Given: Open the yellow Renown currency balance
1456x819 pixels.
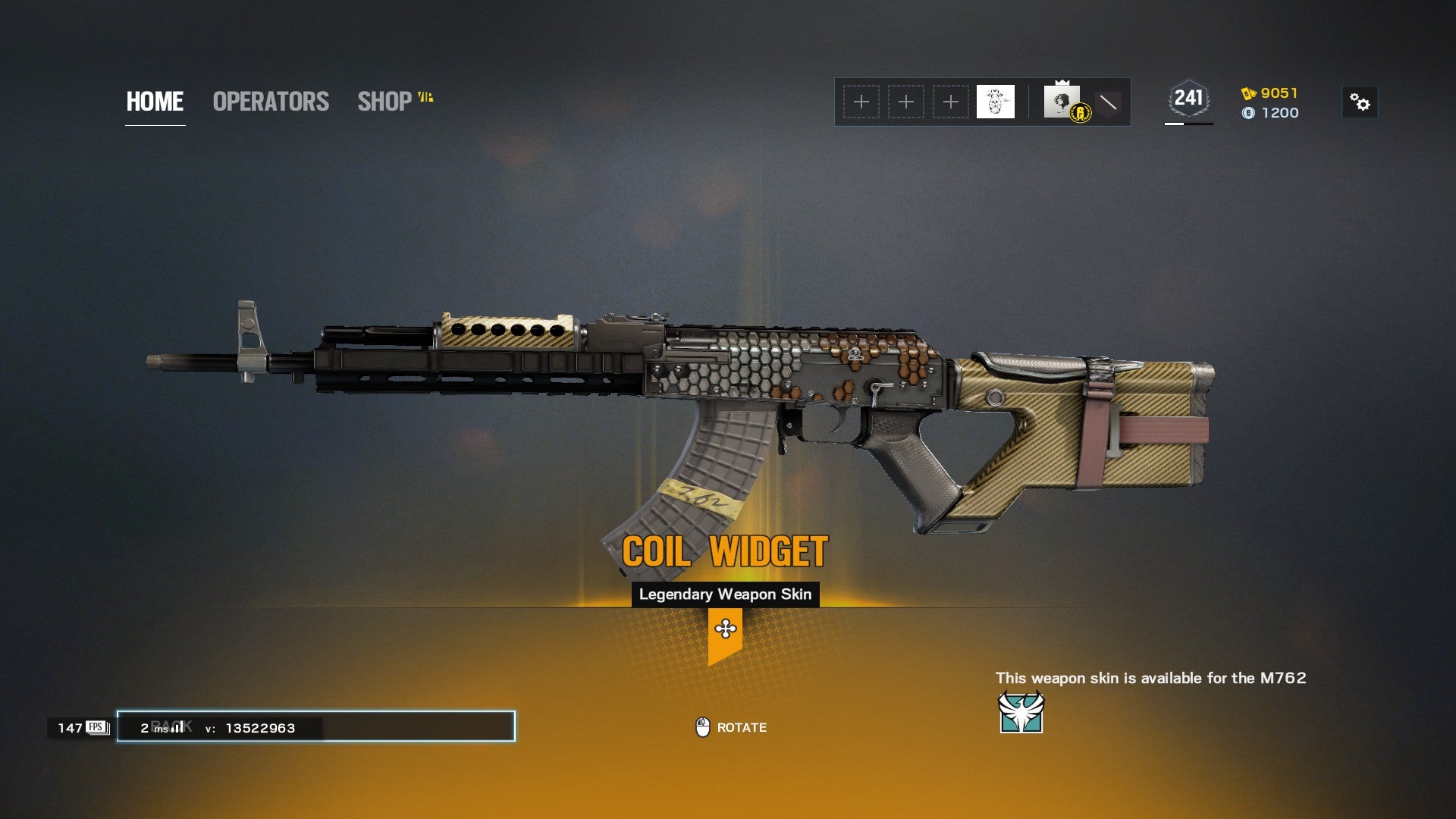Looking at the screenshot, I should tap(1270, 93).
